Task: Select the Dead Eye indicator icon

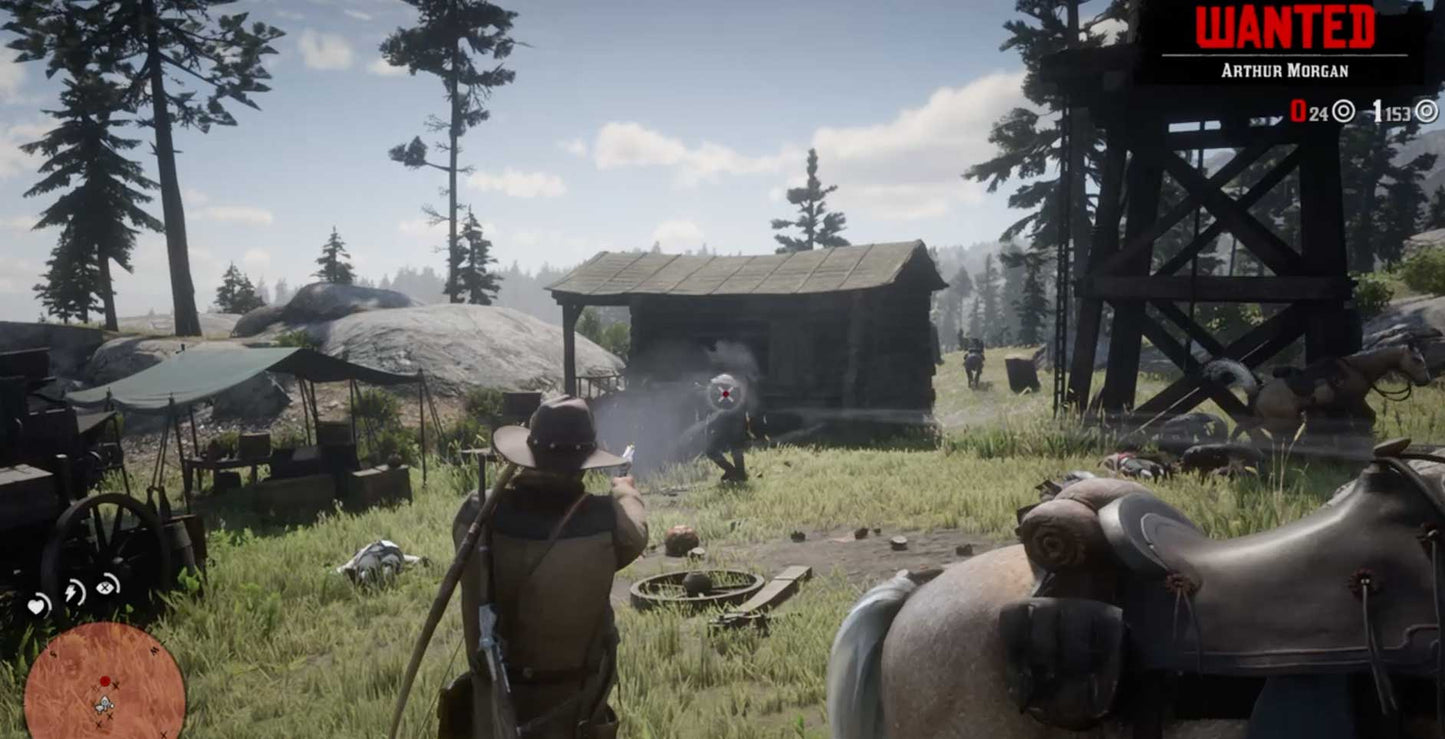Action: (105, 588)
